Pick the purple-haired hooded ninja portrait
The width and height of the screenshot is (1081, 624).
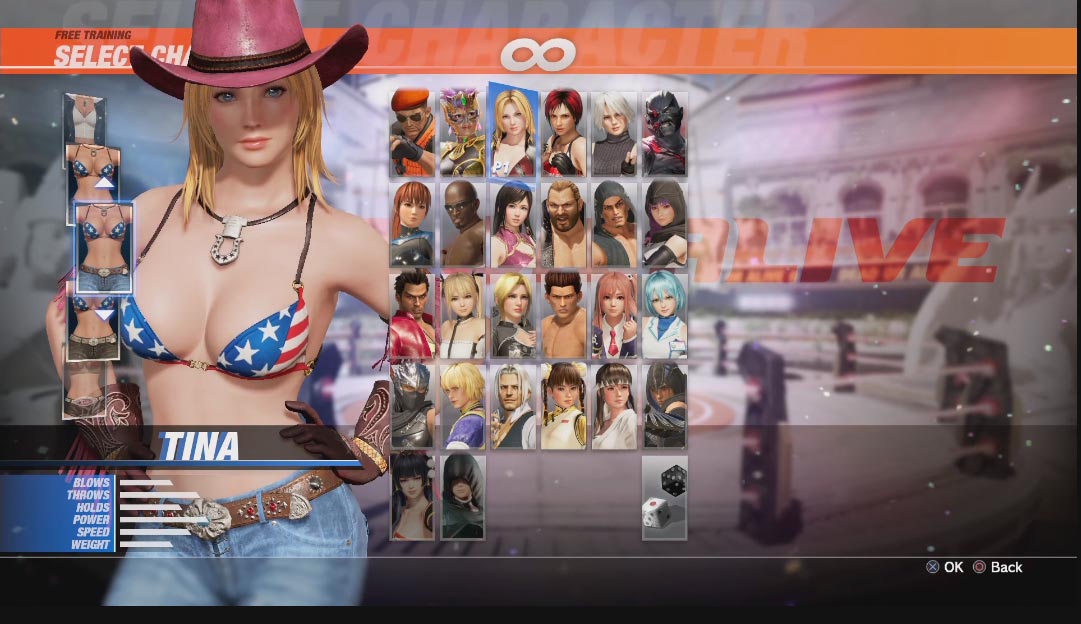coord(664,224)
